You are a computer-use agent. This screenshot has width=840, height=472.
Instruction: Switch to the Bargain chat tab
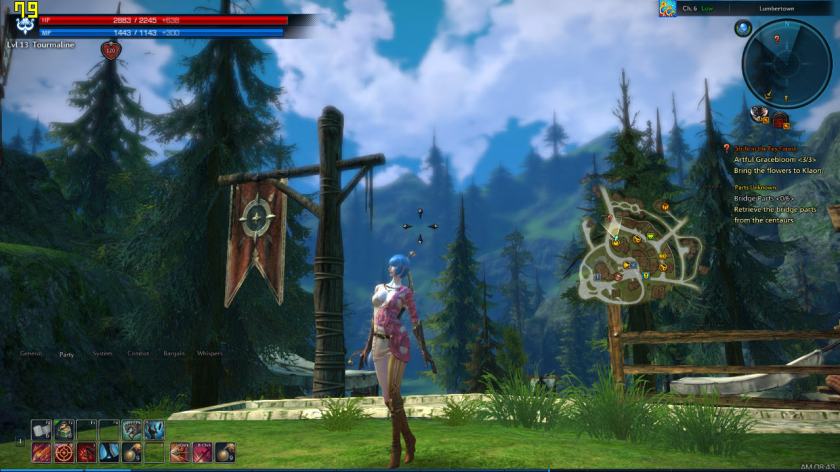[174, 354]
